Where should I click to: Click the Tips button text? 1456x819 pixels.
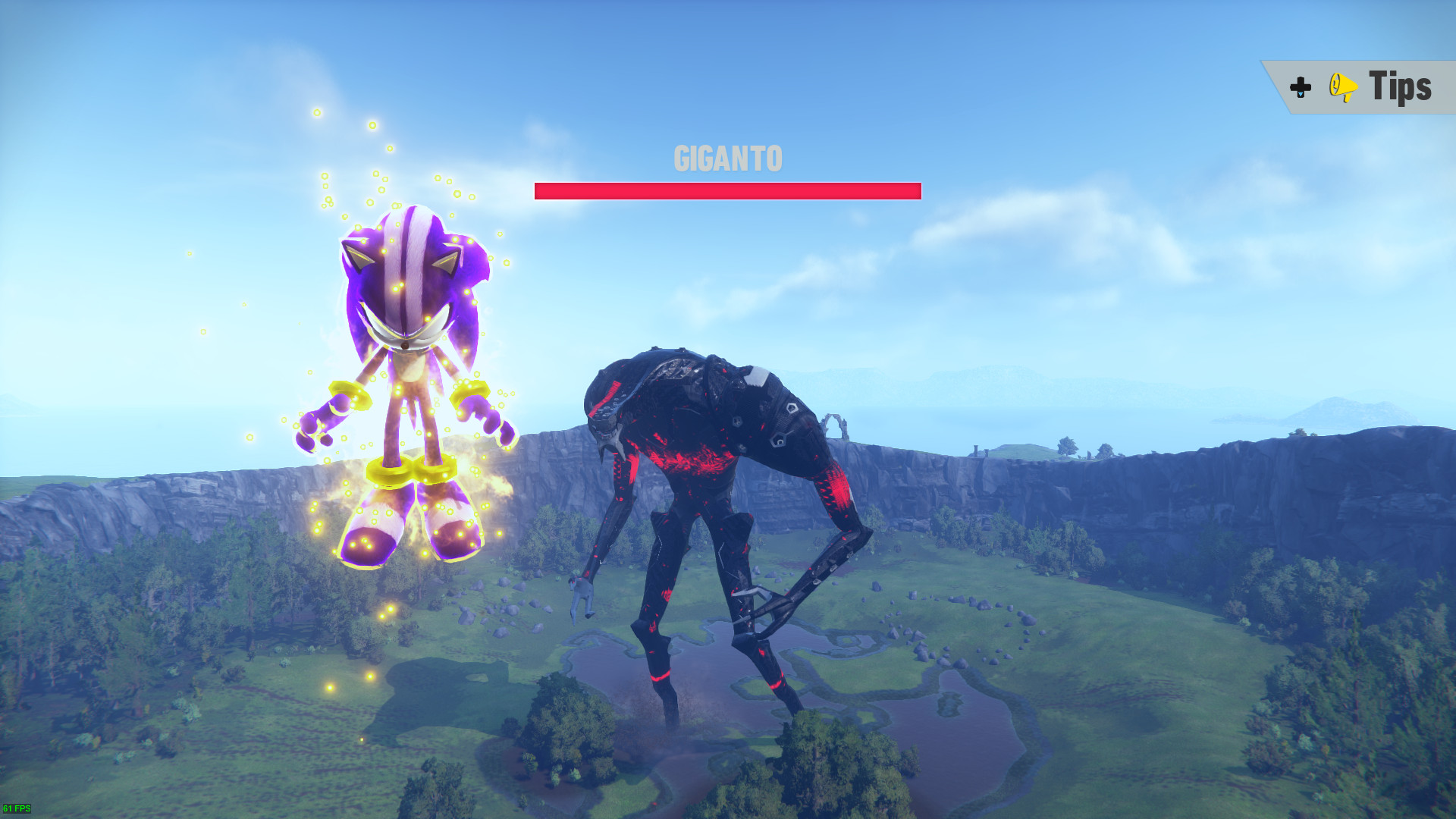tap(1399, 86)
